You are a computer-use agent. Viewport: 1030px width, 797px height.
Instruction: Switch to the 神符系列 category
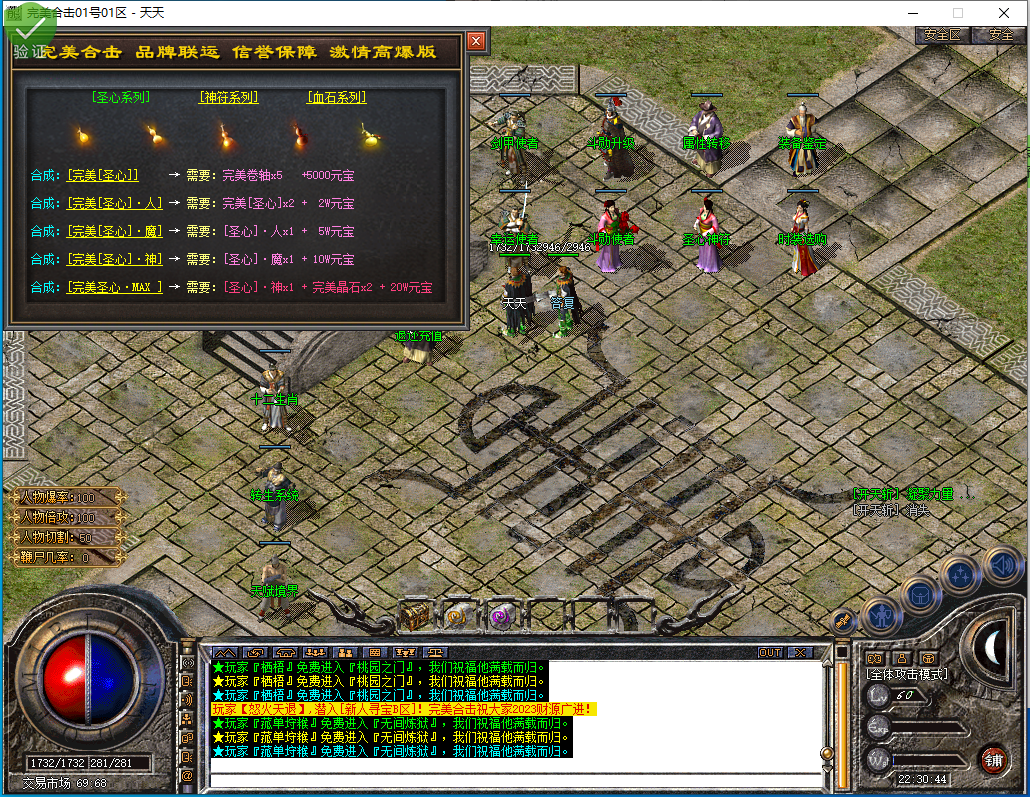coord(228,98)
